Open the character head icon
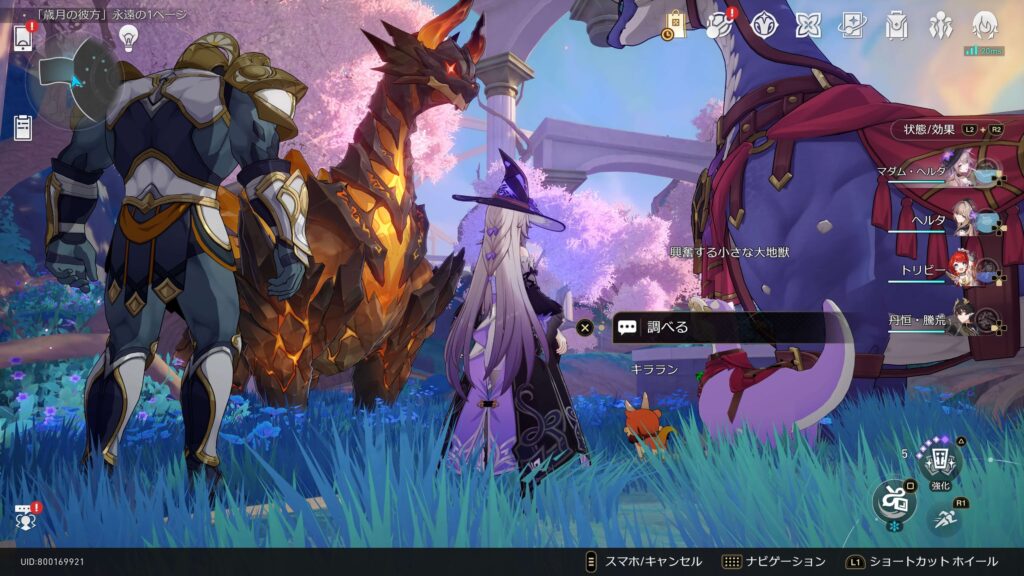 985,25
